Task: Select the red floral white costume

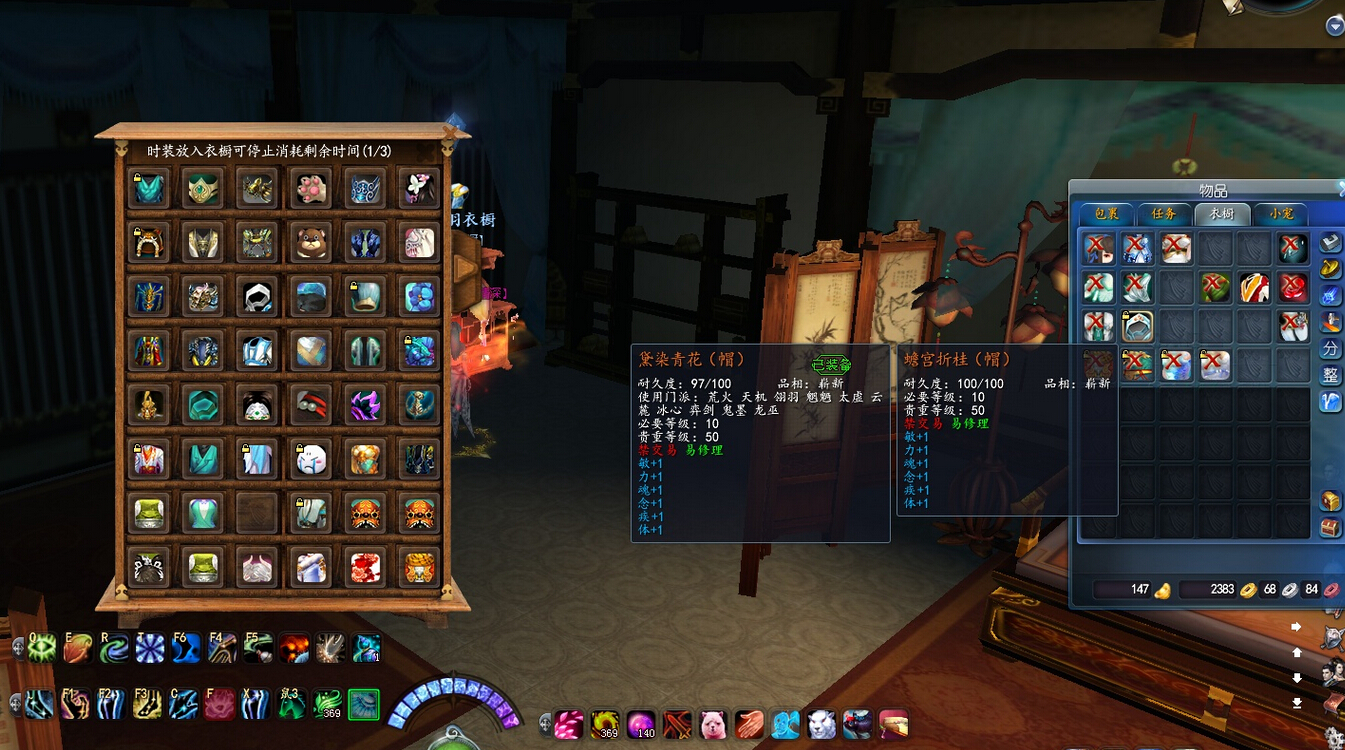Action: 365,568
